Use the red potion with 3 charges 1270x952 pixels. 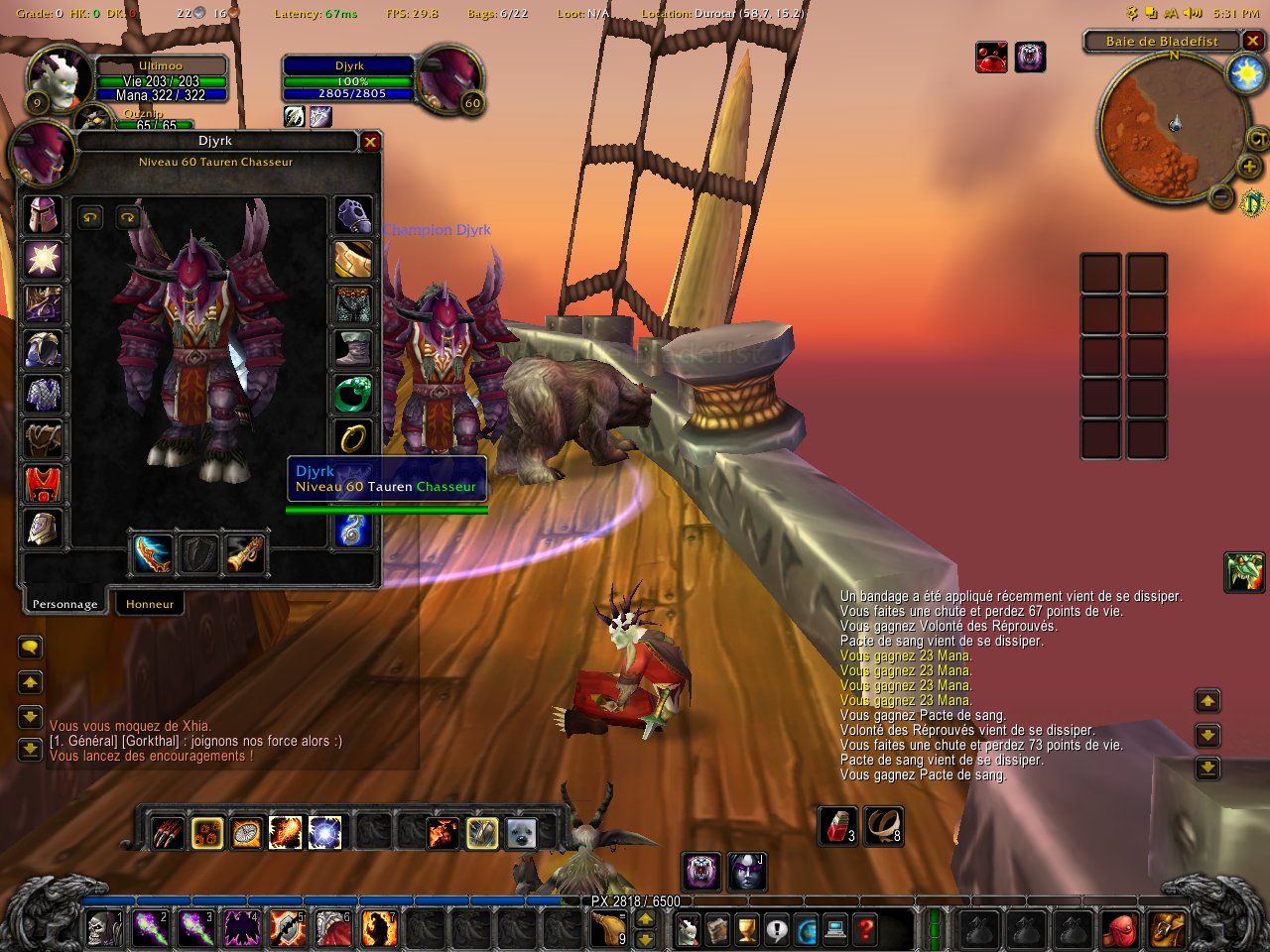point(838,825)
